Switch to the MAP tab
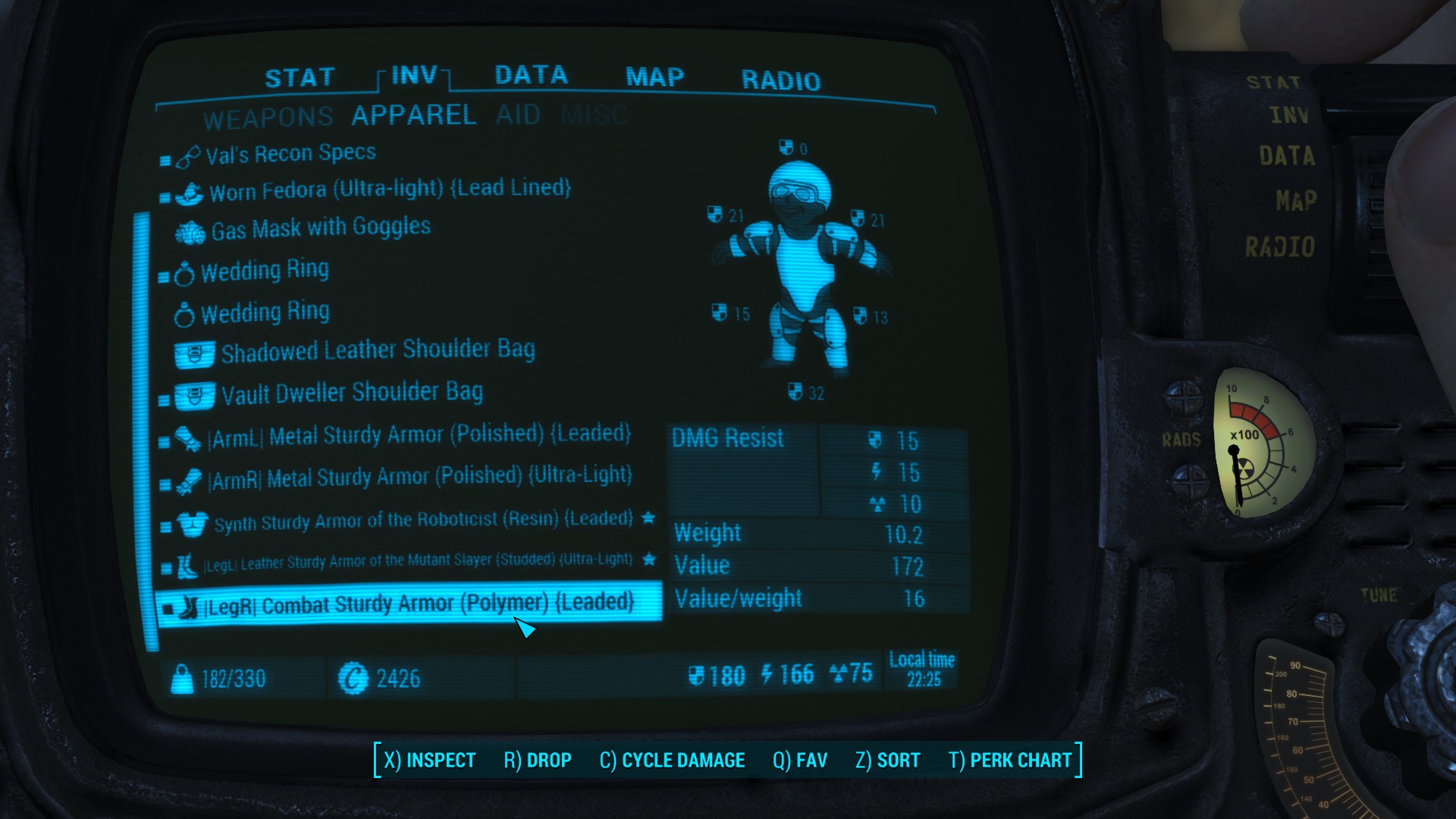Image resolution: width=1456 pixels, height=819 pixels. (x=653, y=77)
